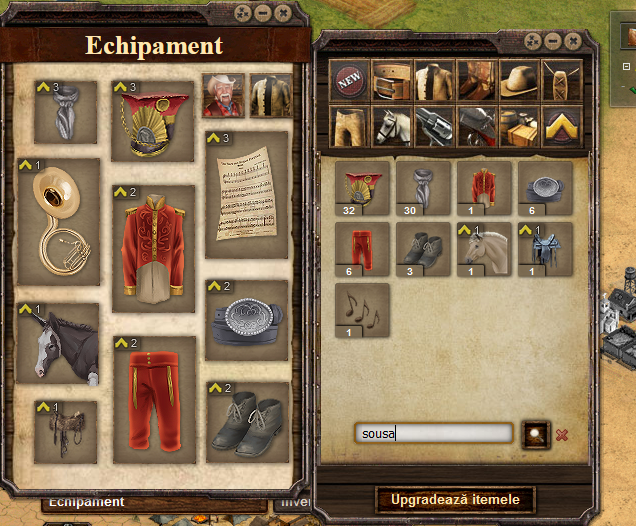Clear the search with the red X
Viewport: 636px width, 526px height.
coord(561,434)
